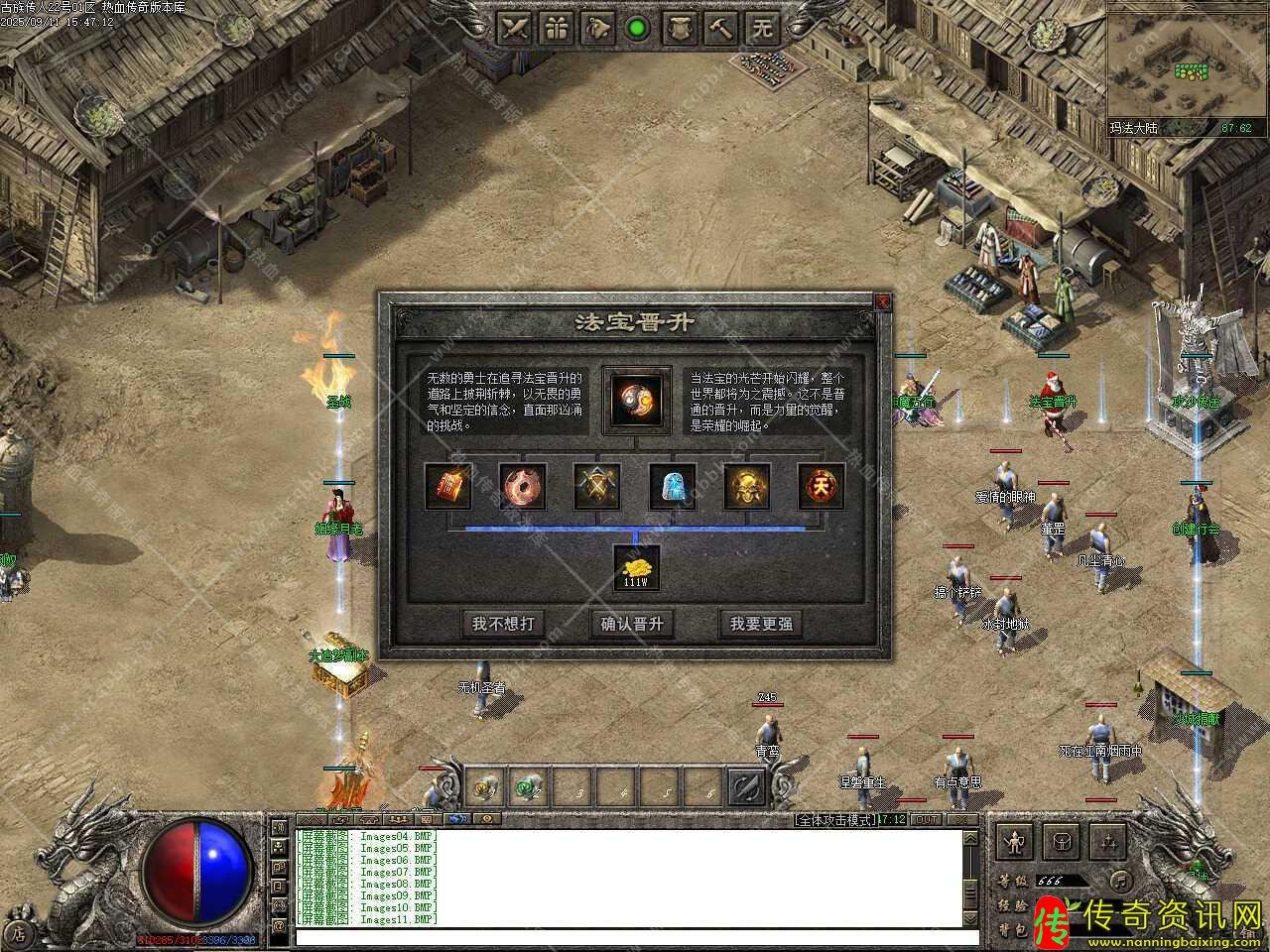Choose the blue jade tablet material
Screen dimensions: 1270x952
673,486
